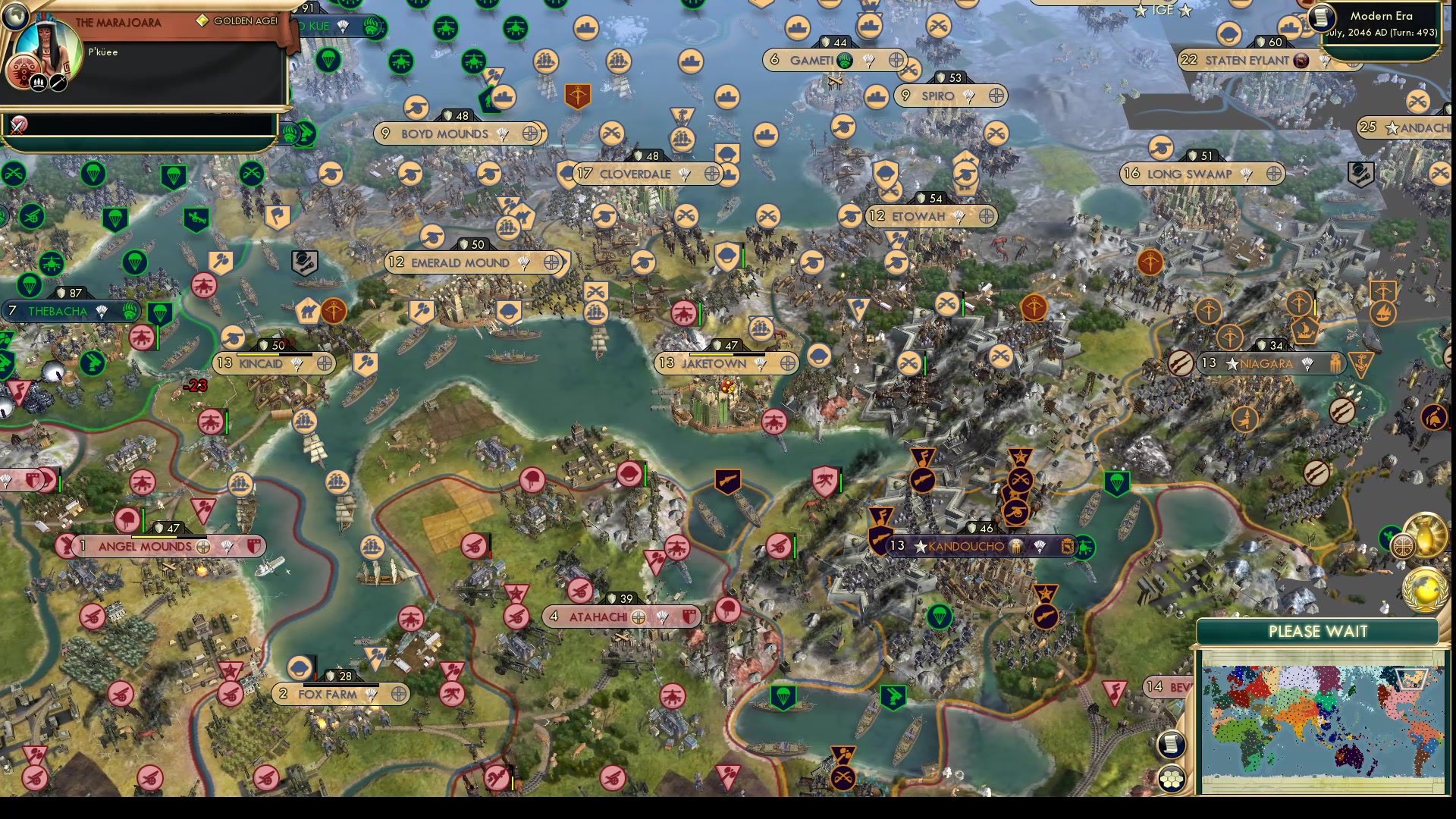Click the golden World Congress orb notification
Image resolution: width=1456 pixels, height=819 pixels.
[x=1425, y=590]
